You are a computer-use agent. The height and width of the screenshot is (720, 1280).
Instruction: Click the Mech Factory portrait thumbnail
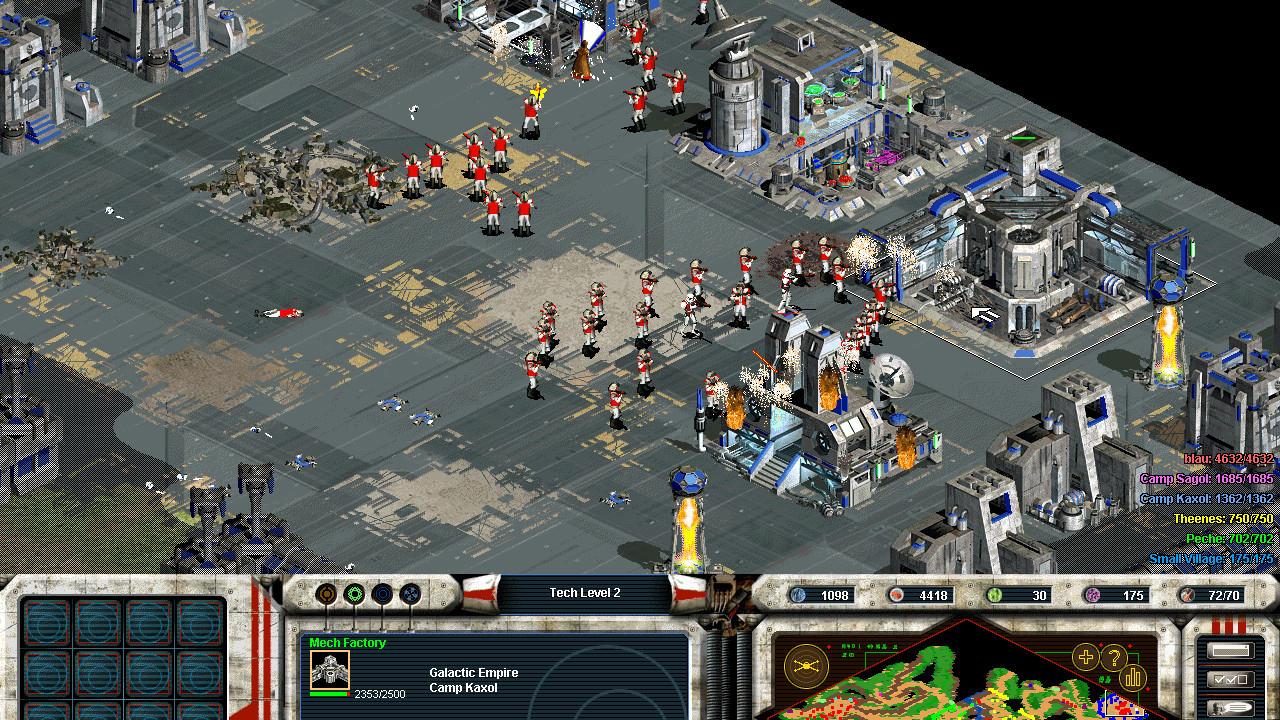[330, 670]
